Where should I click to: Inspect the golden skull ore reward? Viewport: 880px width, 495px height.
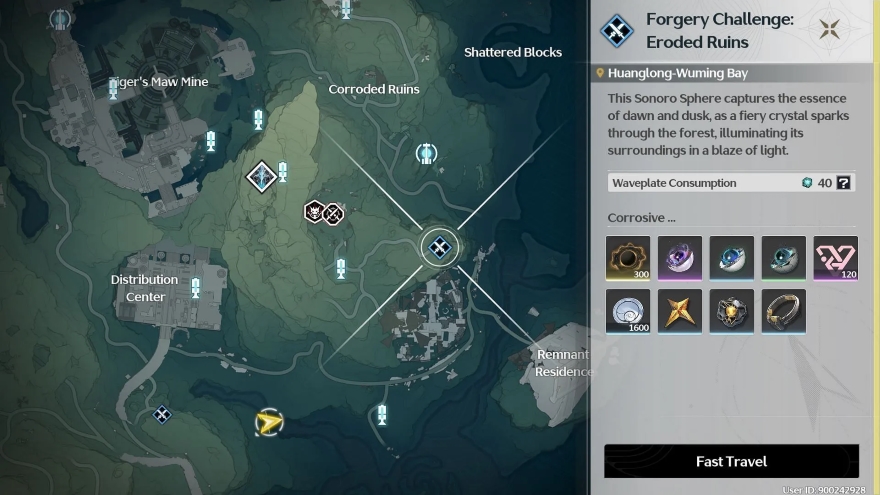[731, 312]
